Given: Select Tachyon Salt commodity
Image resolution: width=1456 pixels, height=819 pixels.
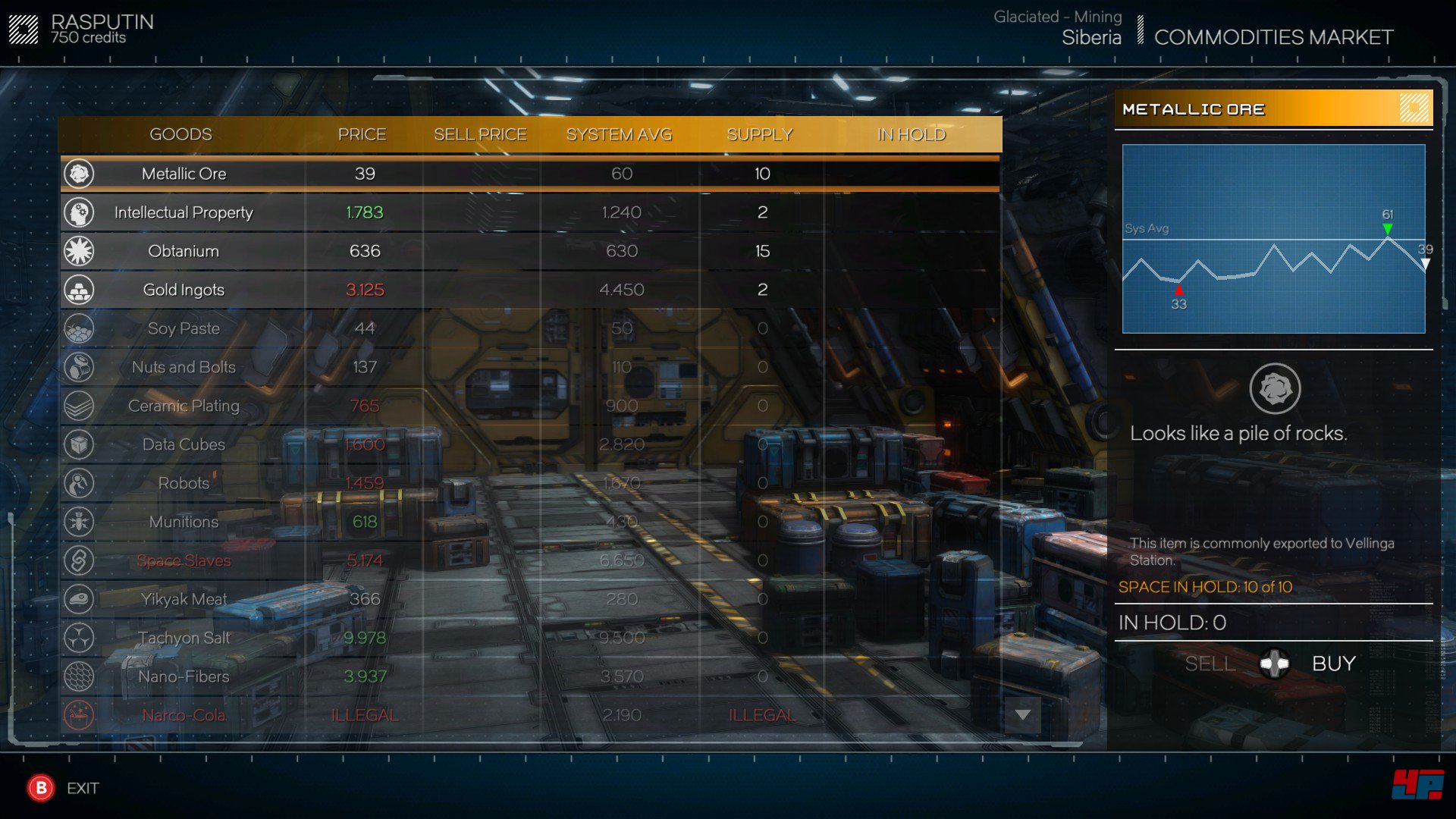Looking at the screenshot, I should pyautogui.click(x=184, y=638).
